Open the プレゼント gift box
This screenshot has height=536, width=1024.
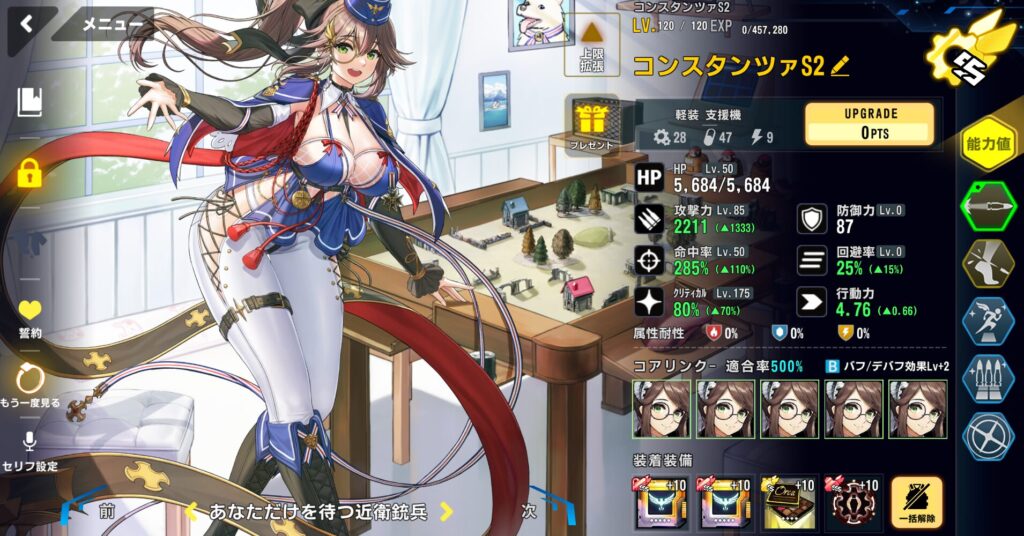[x=593, y=126]
